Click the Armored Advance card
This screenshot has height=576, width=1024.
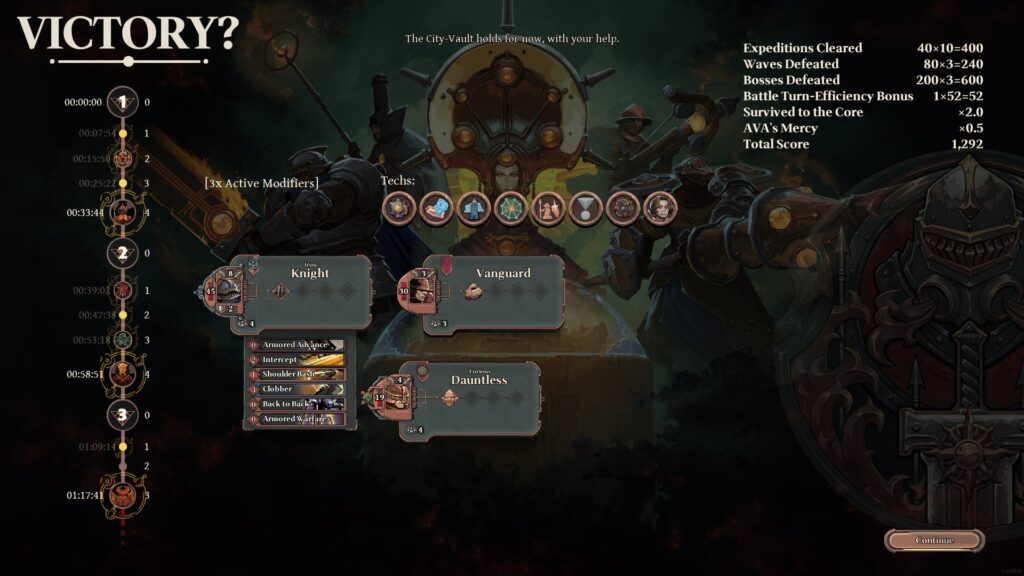click(x=296, y=345)
